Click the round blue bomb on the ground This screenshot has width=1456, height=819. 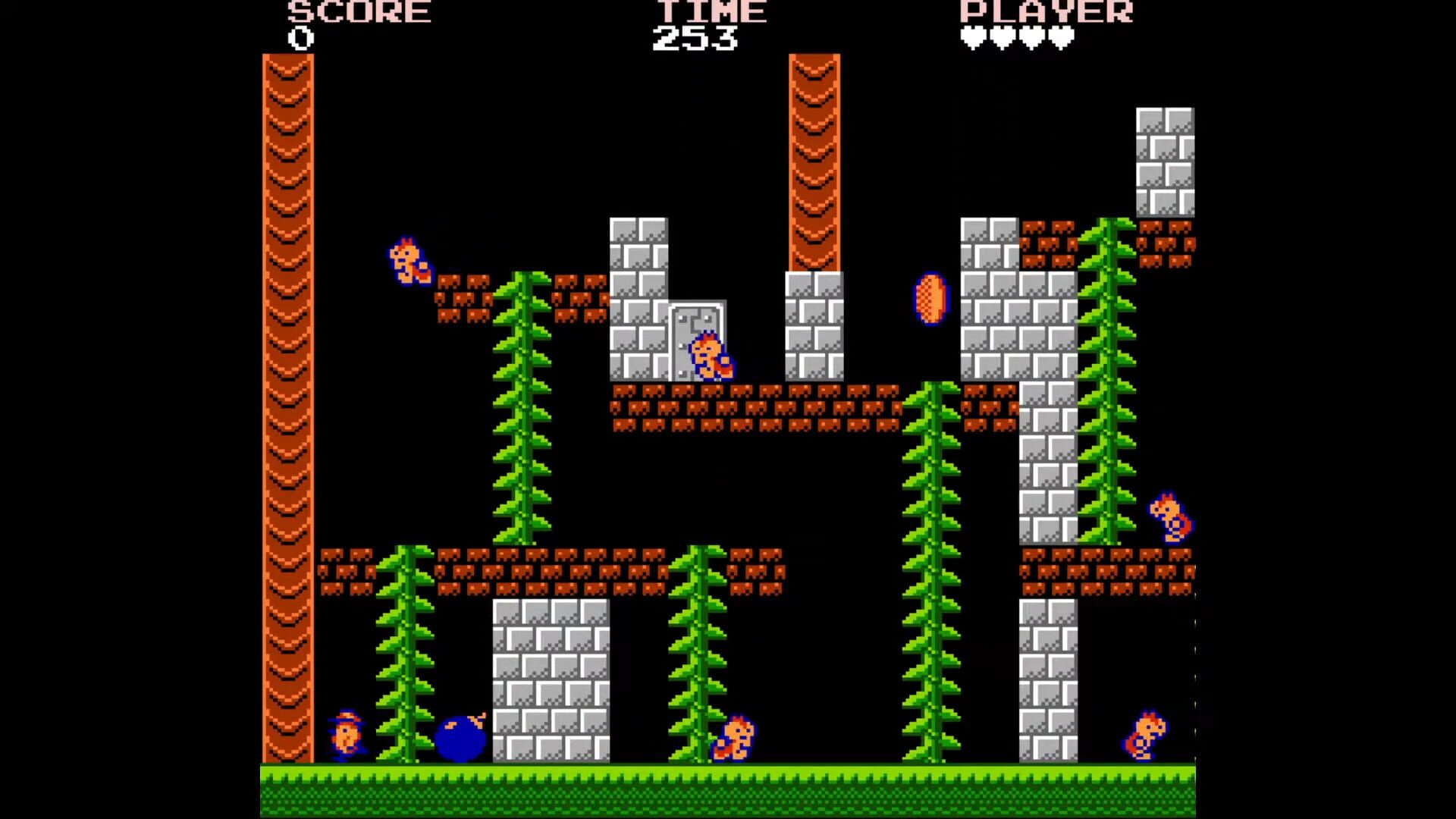pyautogui.click(x=460, y=739)
